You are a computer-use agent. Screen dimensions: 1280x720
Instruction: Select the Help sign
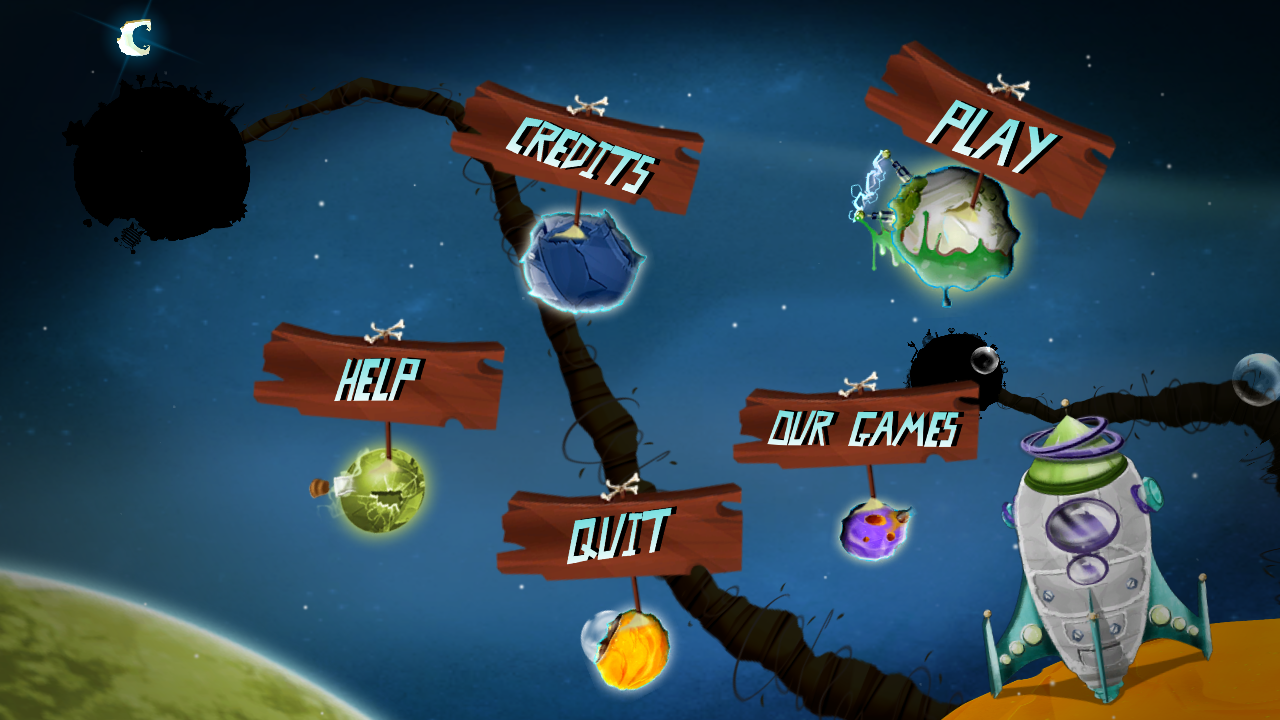tap(379, 377)
